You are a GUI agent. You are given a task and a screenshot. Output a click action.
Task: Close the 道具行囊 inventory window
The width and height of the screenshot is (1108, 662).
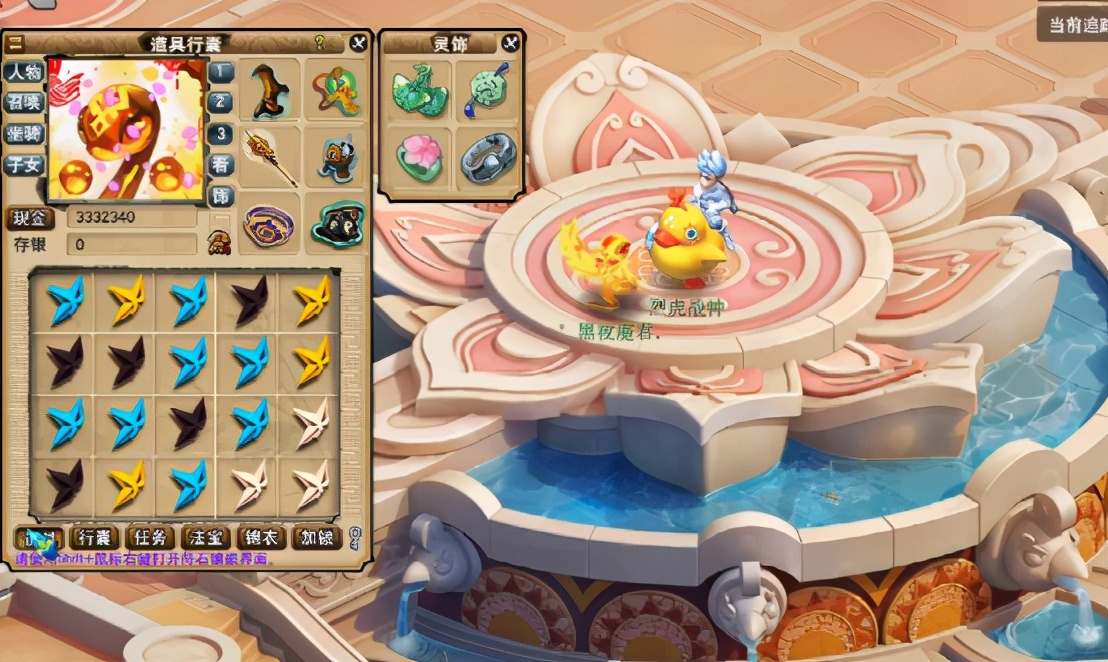[359, 43]
